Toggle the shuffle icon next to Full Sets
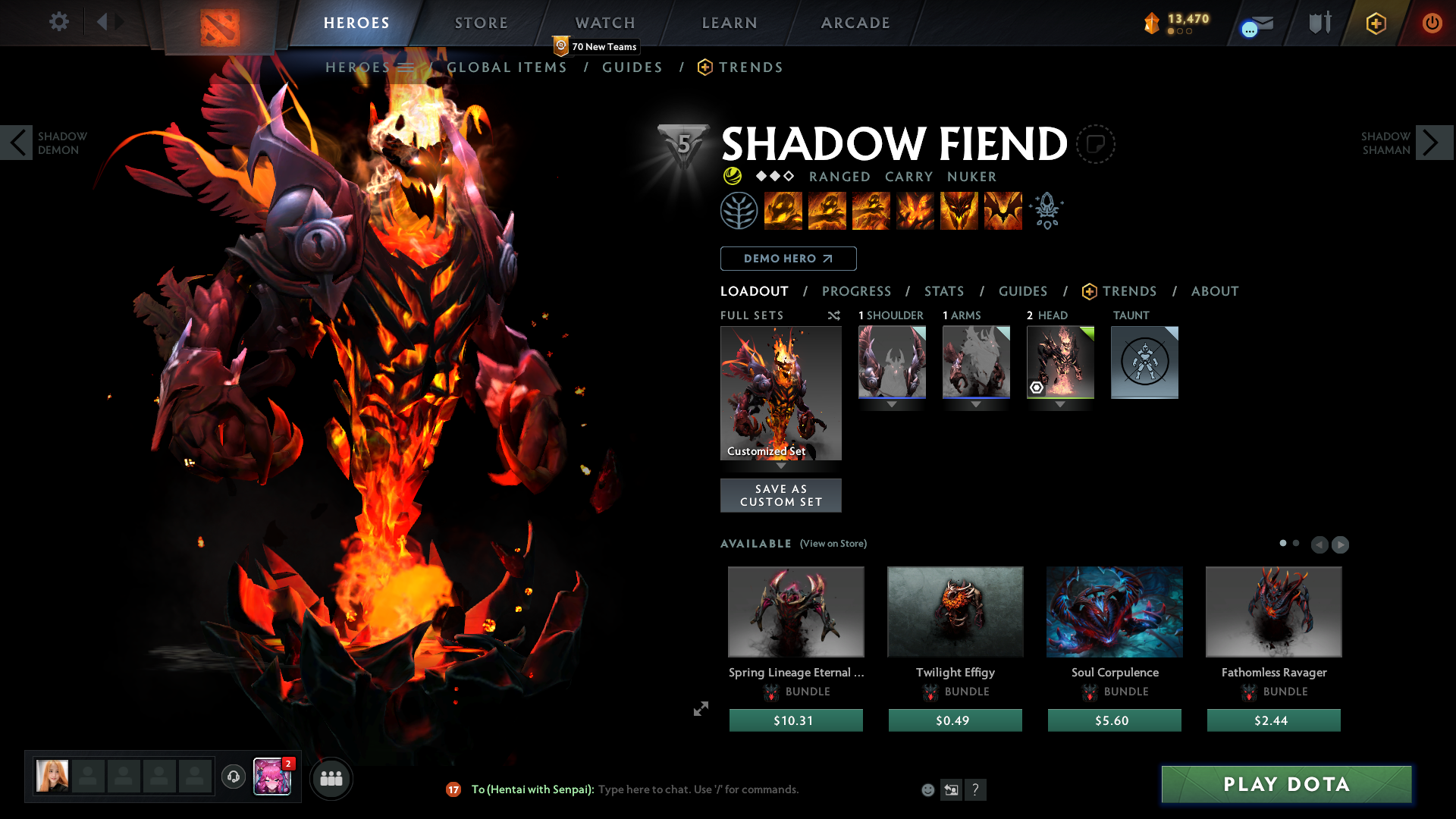This screenshot has width=1456, height=819. coord(834,315)
